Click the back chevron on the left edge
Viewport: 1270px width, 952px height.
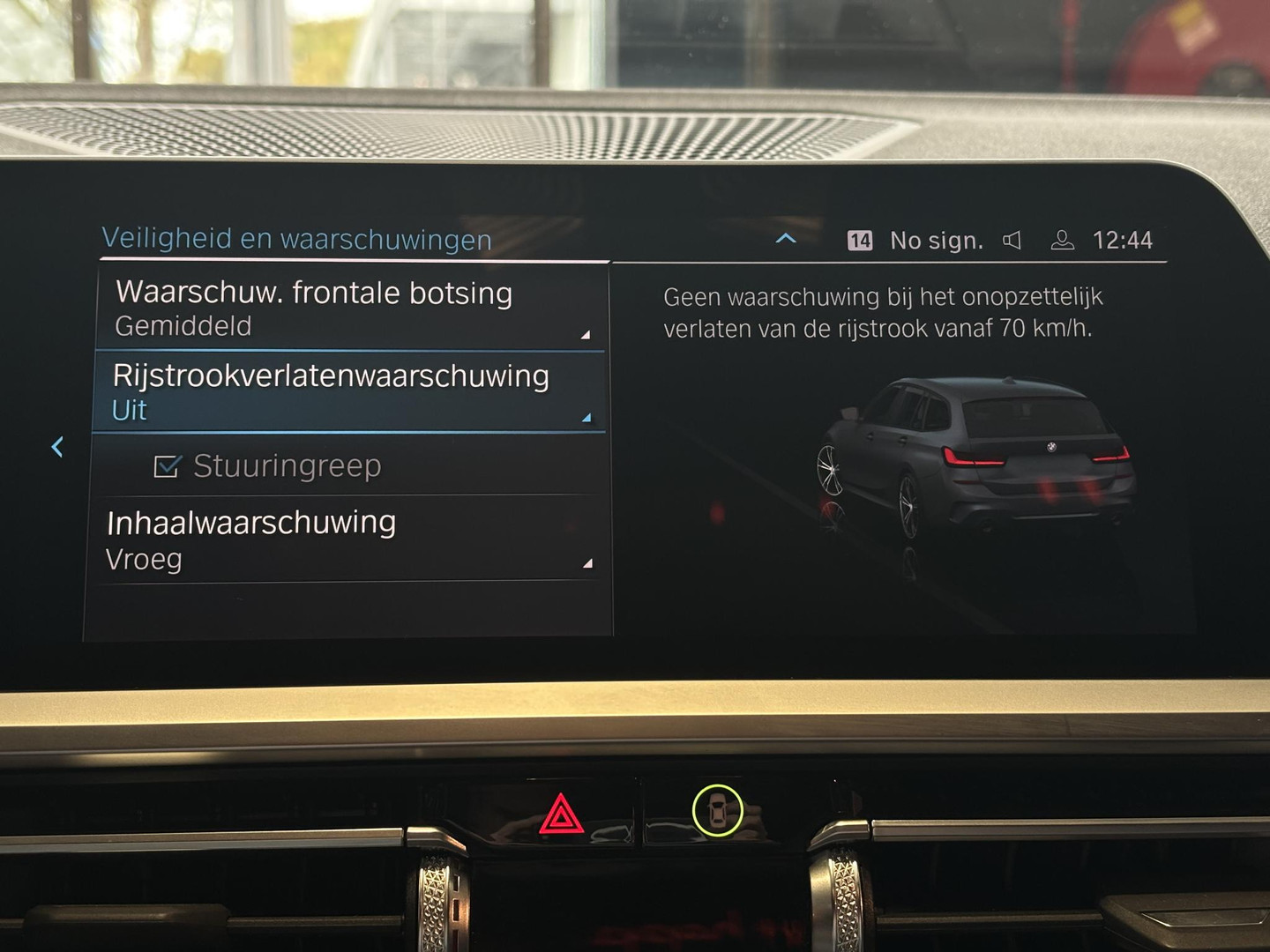pos(58,448)
